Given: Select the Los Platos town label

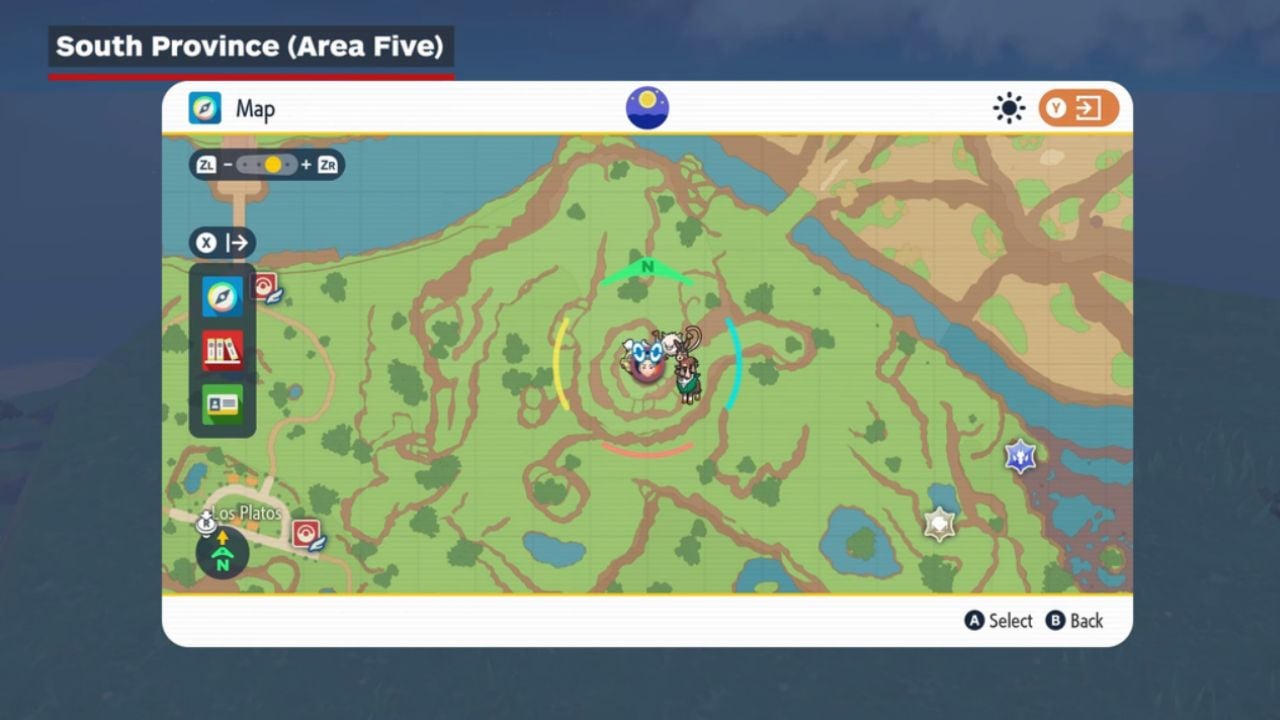Looking at the screenshot, I should coord(247,513).
